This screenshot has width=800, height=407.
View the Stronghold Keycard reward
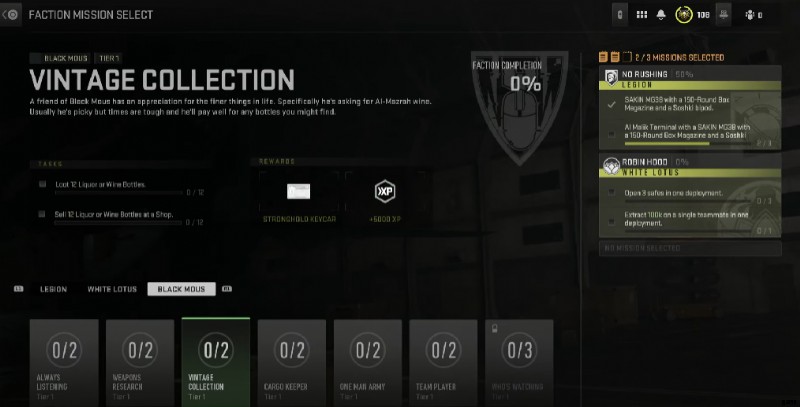pyautogui.click(x=298, y=192)
